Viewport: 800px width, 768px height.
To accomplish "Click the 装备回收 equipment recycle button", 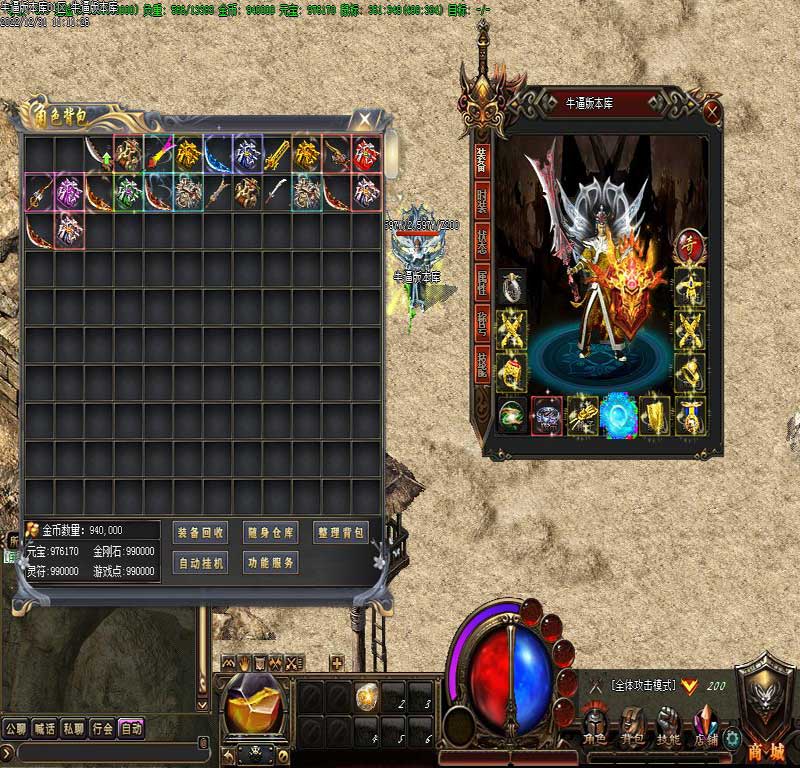I will (200, 532).
